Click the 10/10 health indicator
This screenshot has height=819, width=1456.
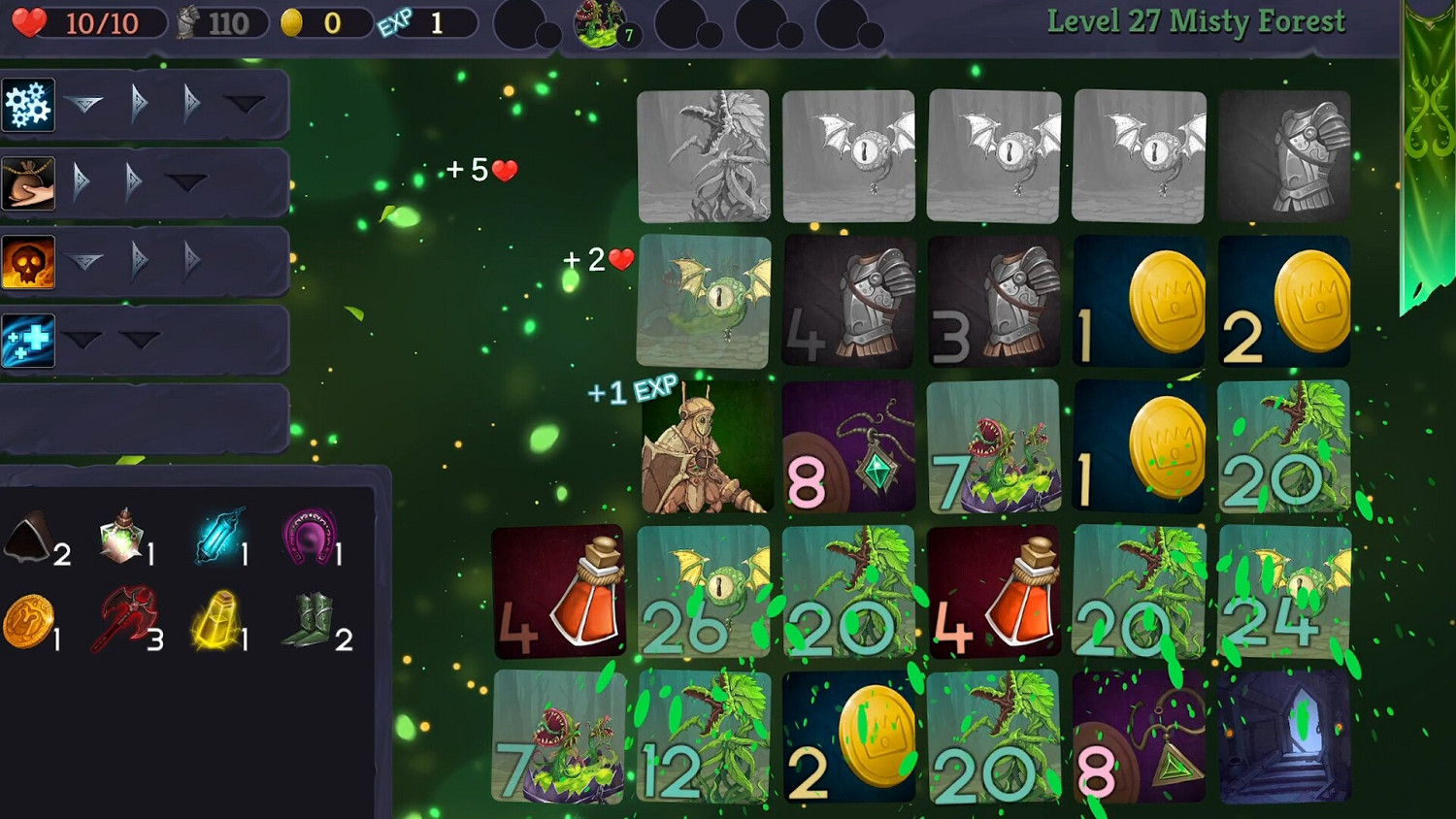click(85, 21)
